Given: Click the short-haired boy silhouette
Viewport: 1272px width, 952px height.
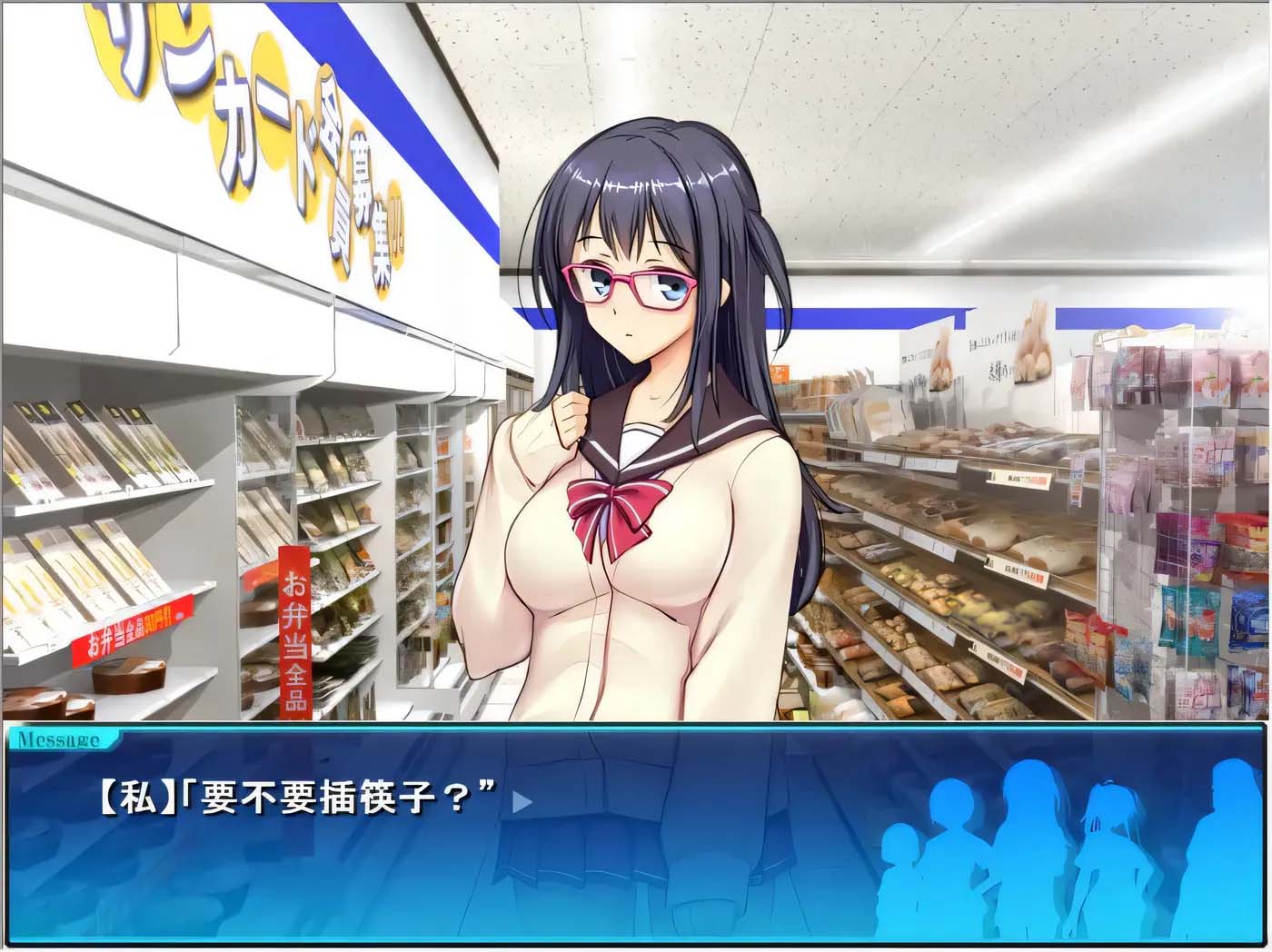Looking at the screenshot, I should (959, 849).
